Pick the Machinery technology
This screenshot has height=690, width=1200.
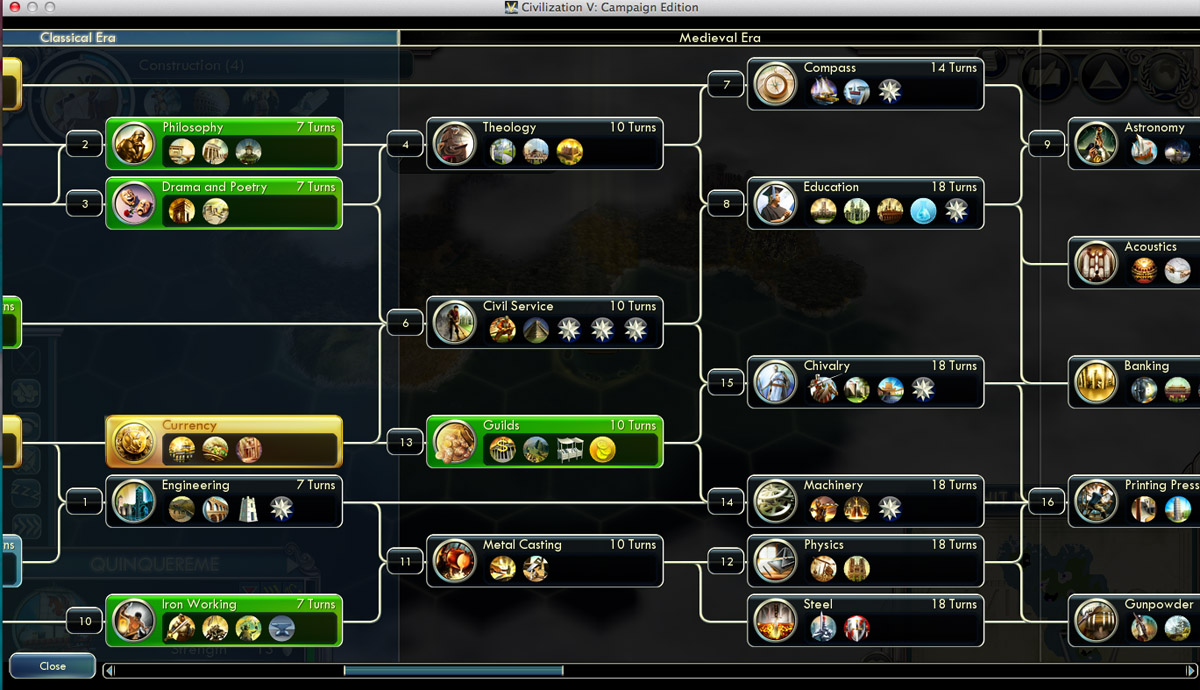pos(865,501)
